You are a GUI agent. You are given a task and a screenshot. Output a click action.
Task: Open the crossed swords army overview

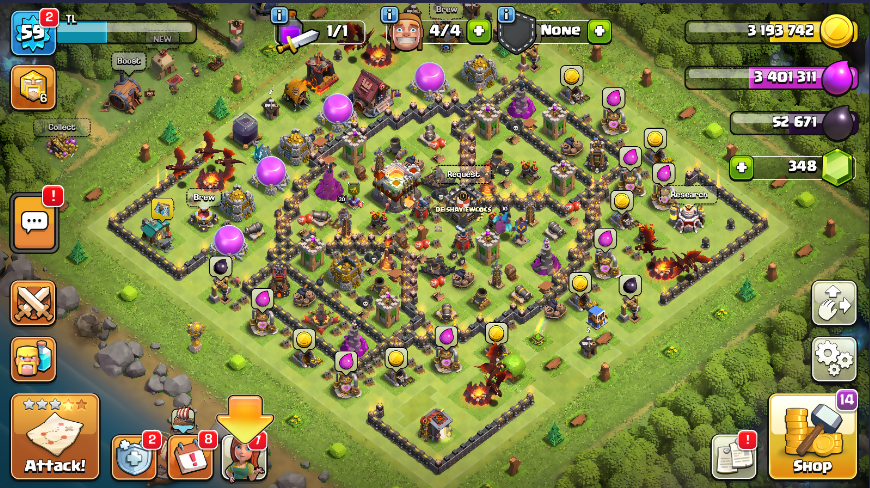pyautogui.click(x=33, y=303)
